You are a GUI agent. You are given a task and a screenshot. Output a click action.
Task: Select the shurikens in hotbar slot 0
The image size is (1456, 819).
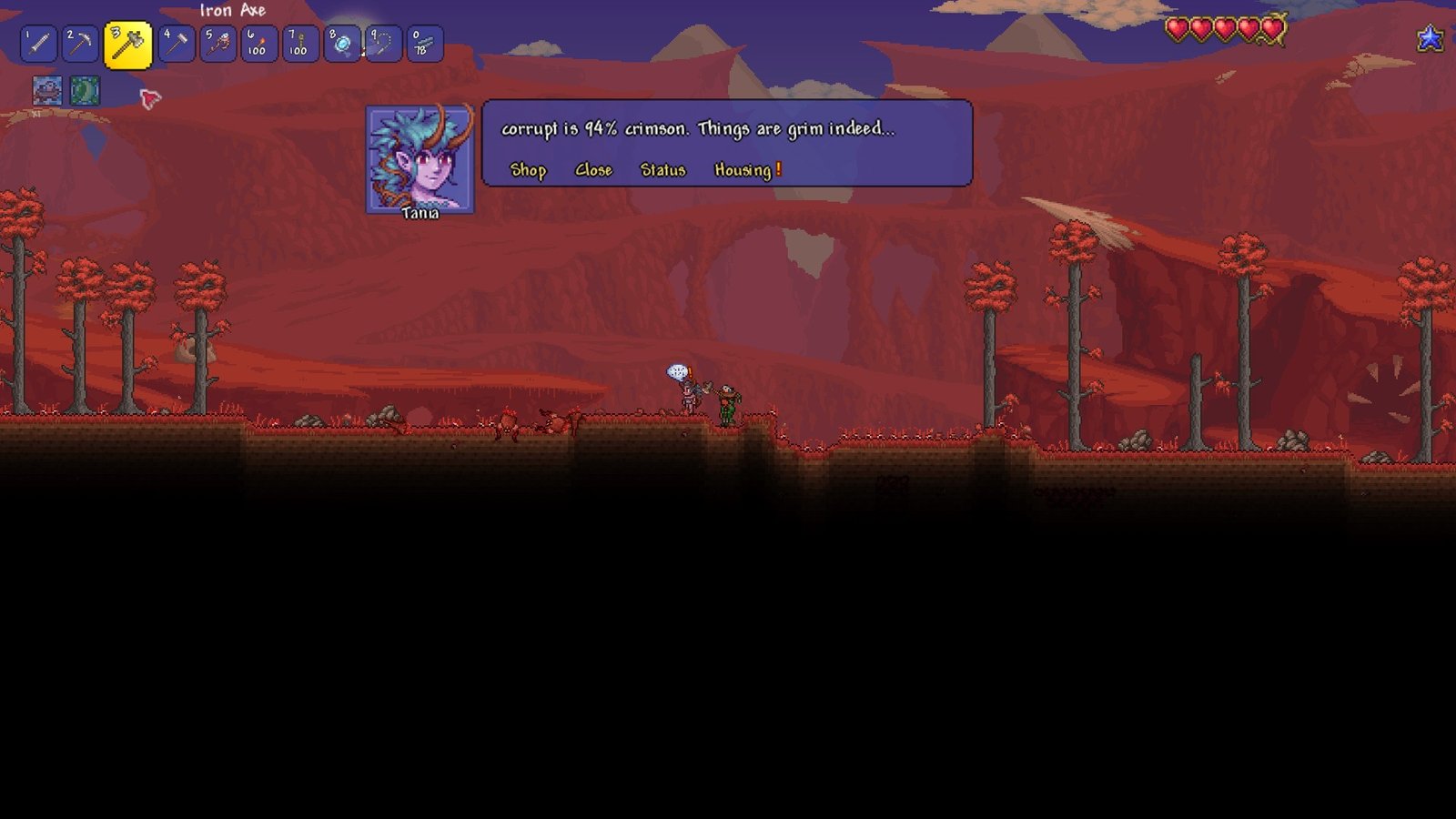(x=427, y=44)
